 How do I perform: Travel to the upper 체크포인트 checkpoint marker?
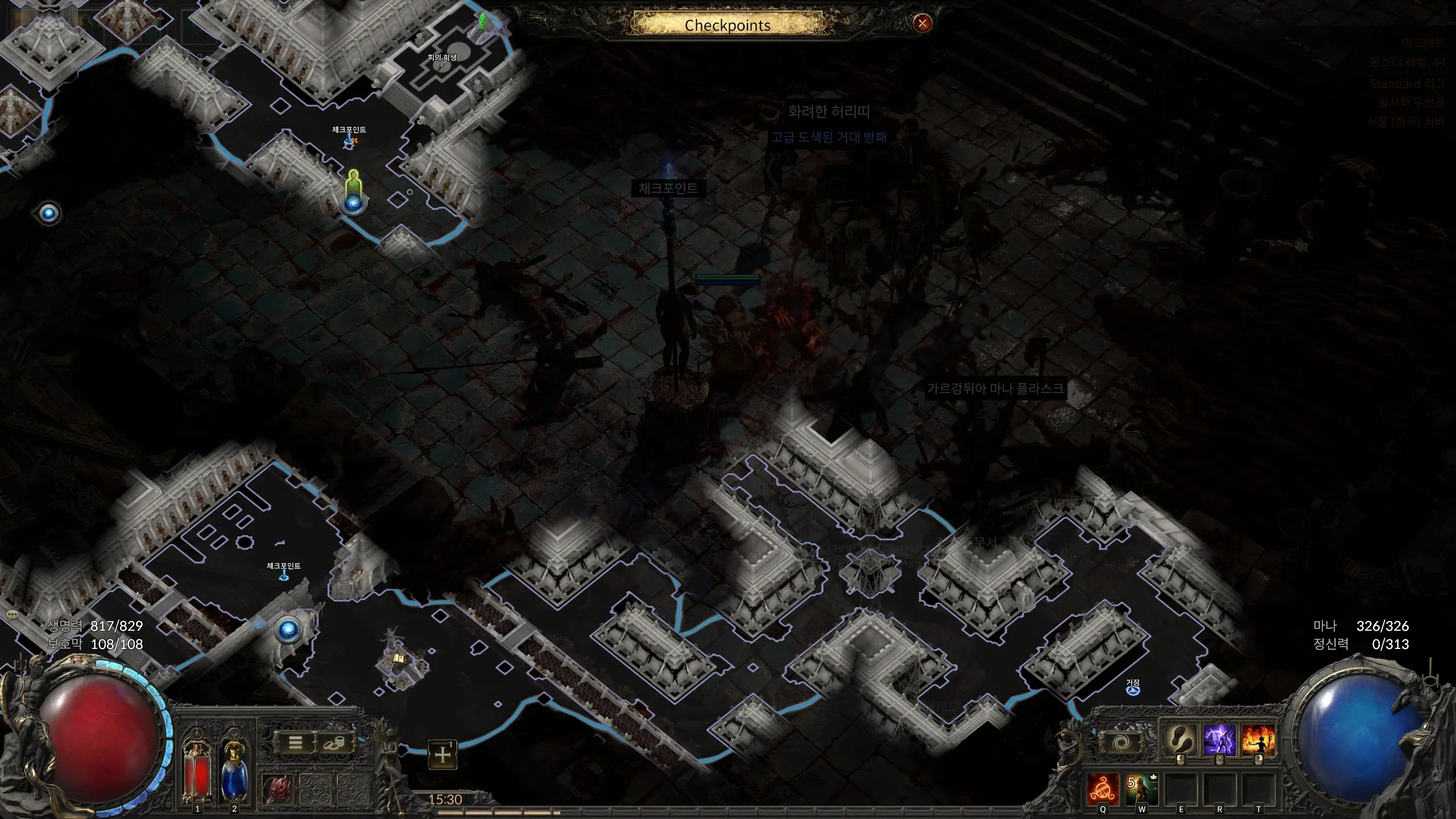[x=349, y=141]
